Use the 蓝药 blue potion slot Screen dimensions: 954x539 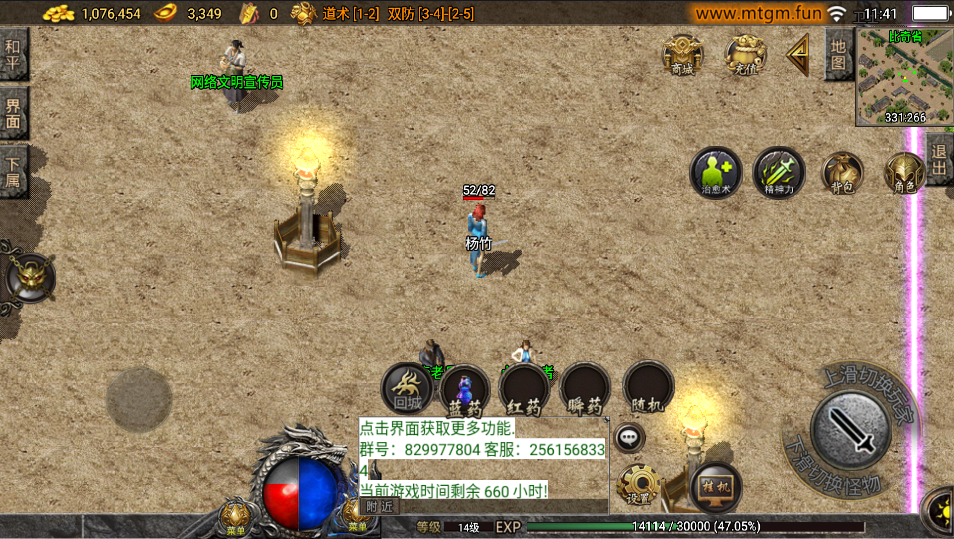click(465, 391)
